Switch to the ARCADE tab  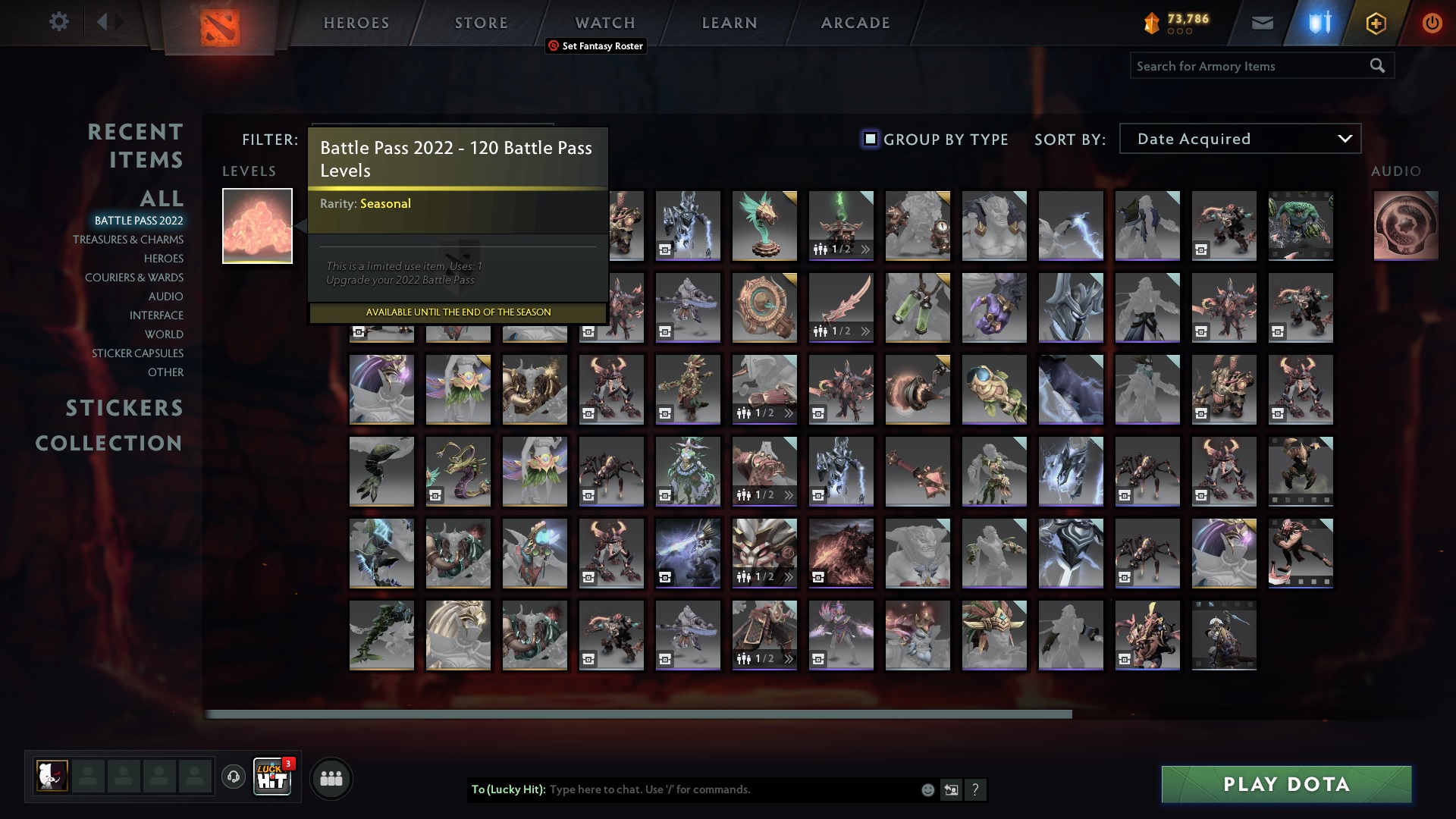coord(854,23)
